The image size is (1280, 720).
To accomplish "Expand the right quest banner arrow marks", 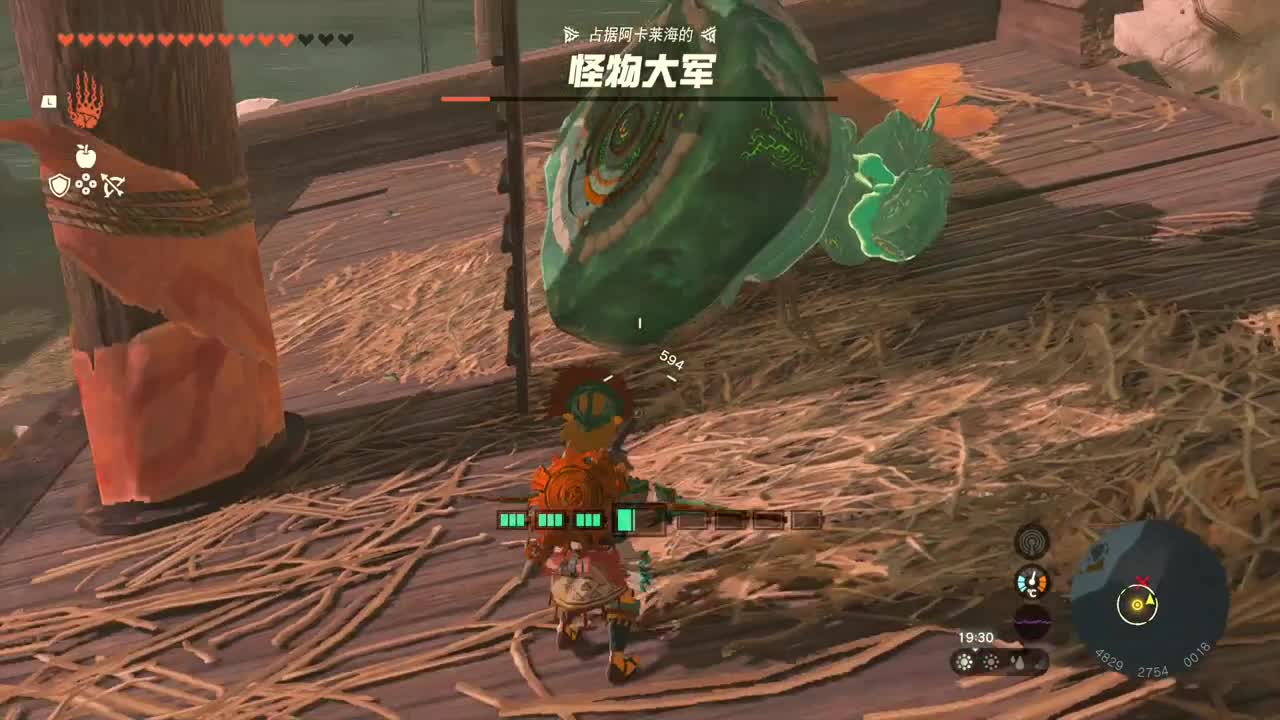I will coord(707,31).
